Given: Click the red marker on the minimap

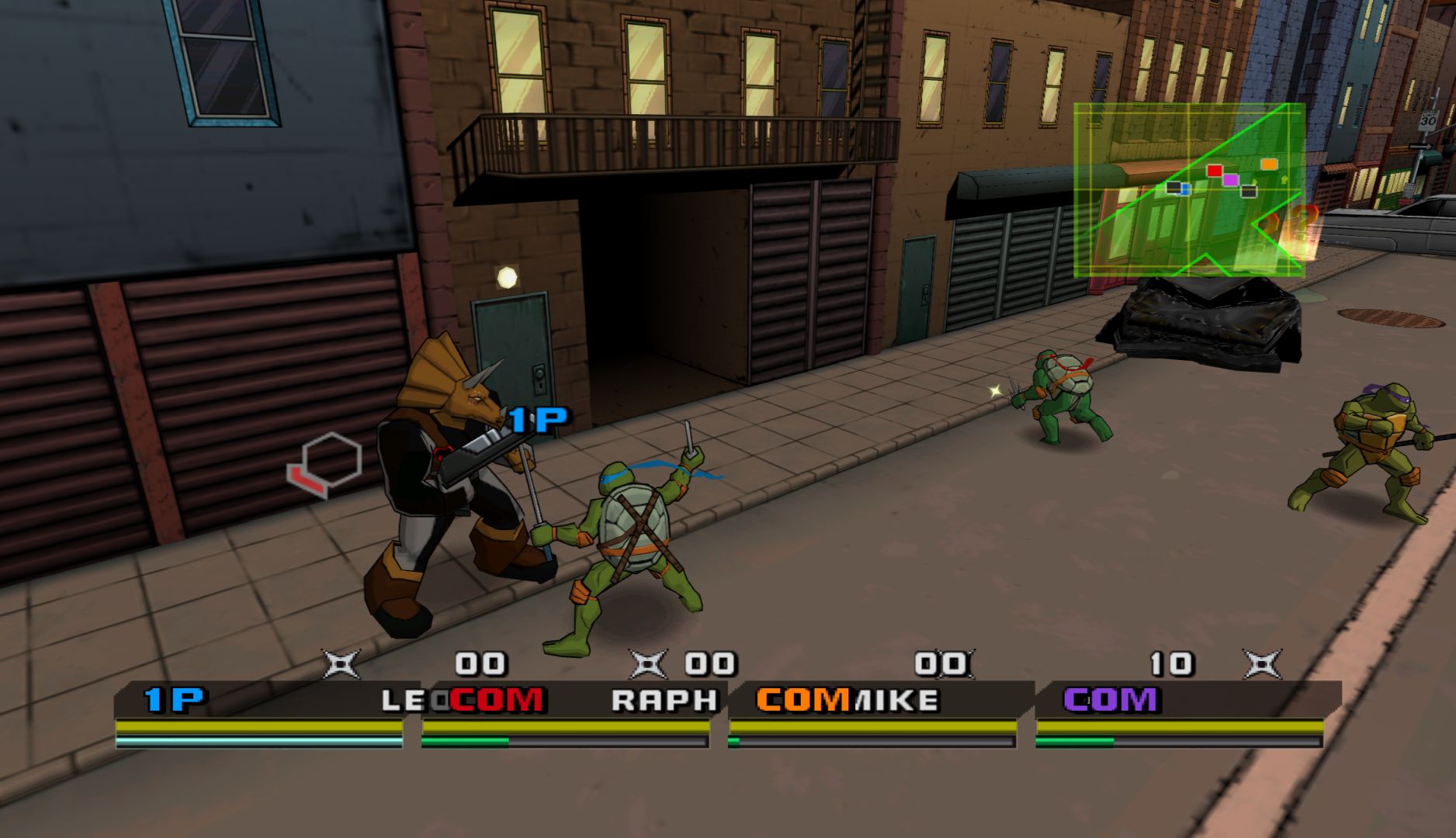Looking at the screenshot, I should coord(1215,171).
